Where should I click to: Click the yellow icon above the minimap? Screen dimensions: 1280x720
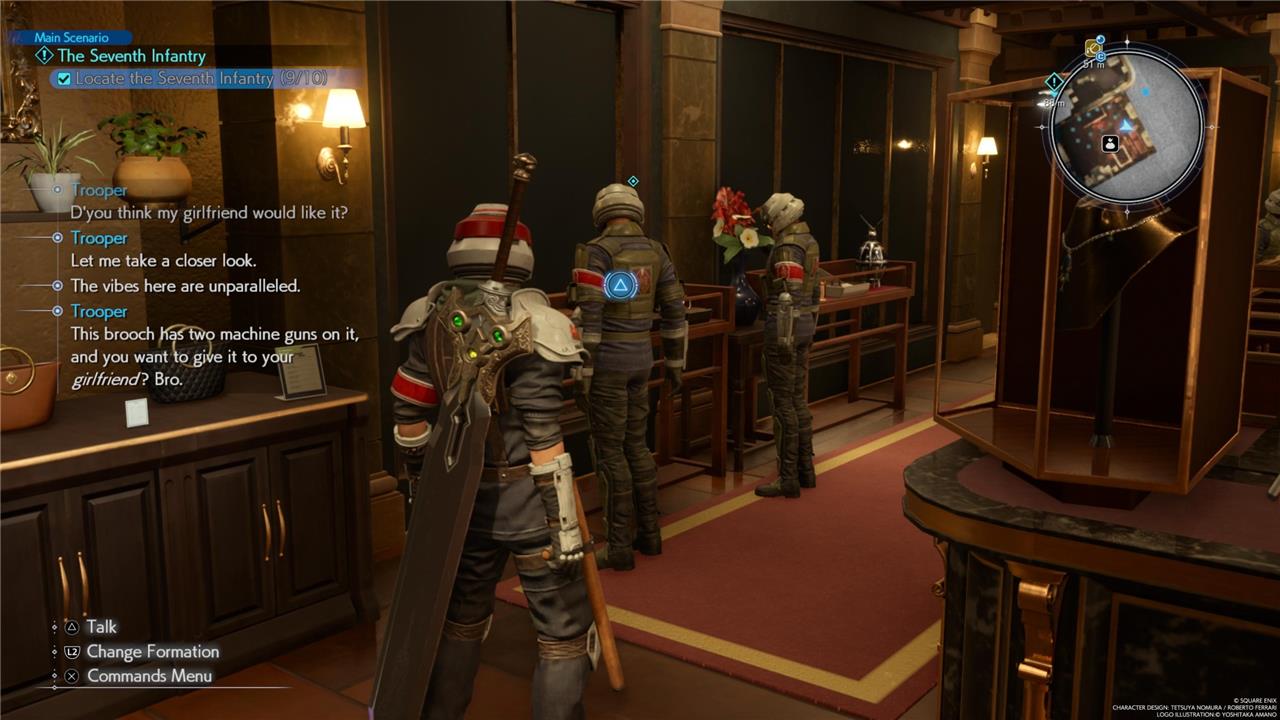pos(1093,47)
